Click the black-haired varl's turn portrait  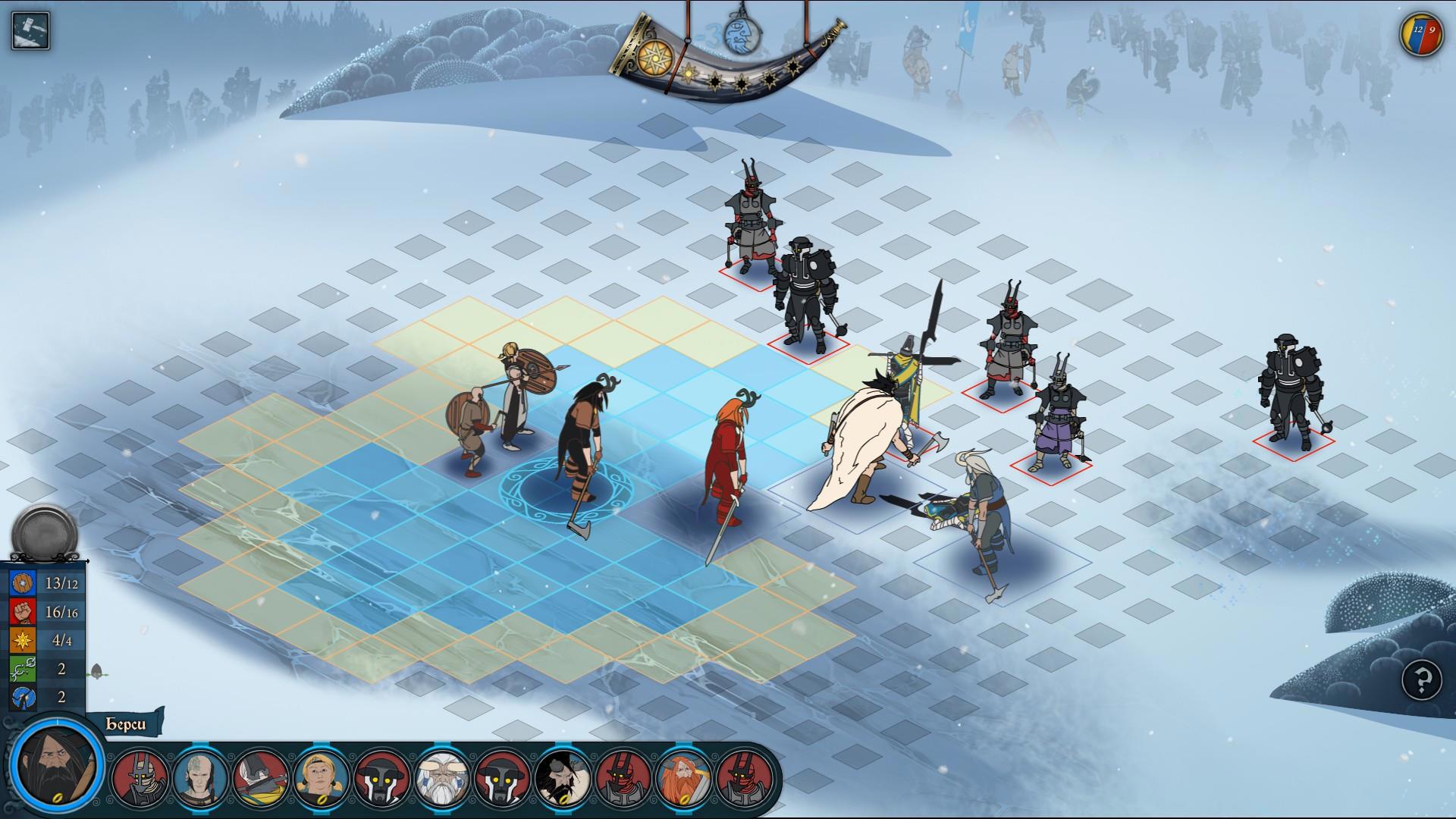click(563, 778)
